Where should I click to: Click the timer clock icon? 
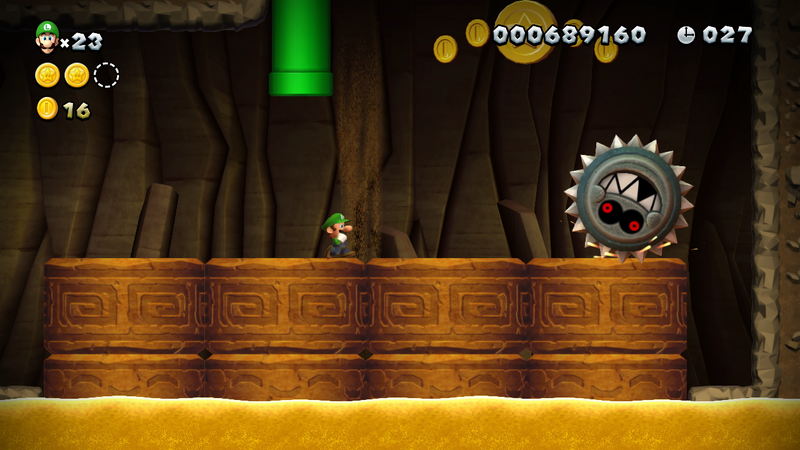coord(686,35)
